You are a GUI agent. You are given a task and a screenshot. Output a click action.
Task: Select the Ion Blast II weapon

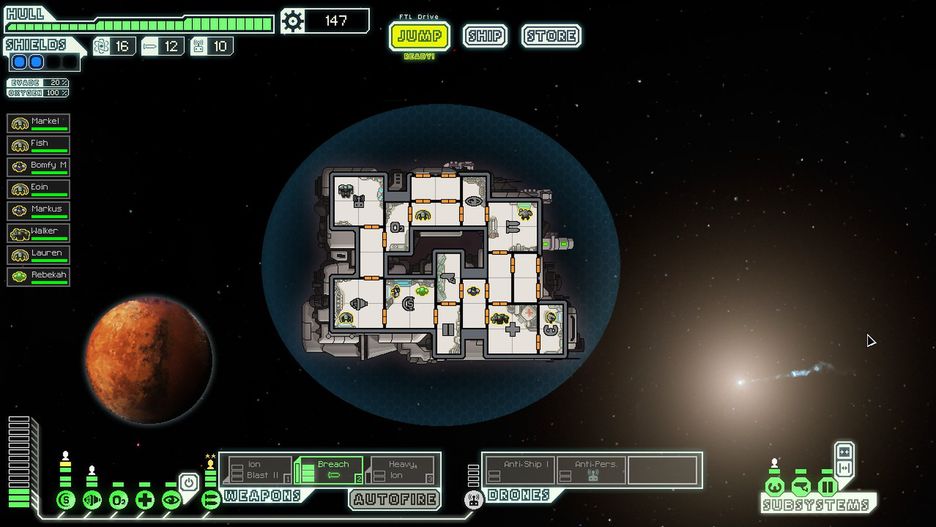pos(258,470)
